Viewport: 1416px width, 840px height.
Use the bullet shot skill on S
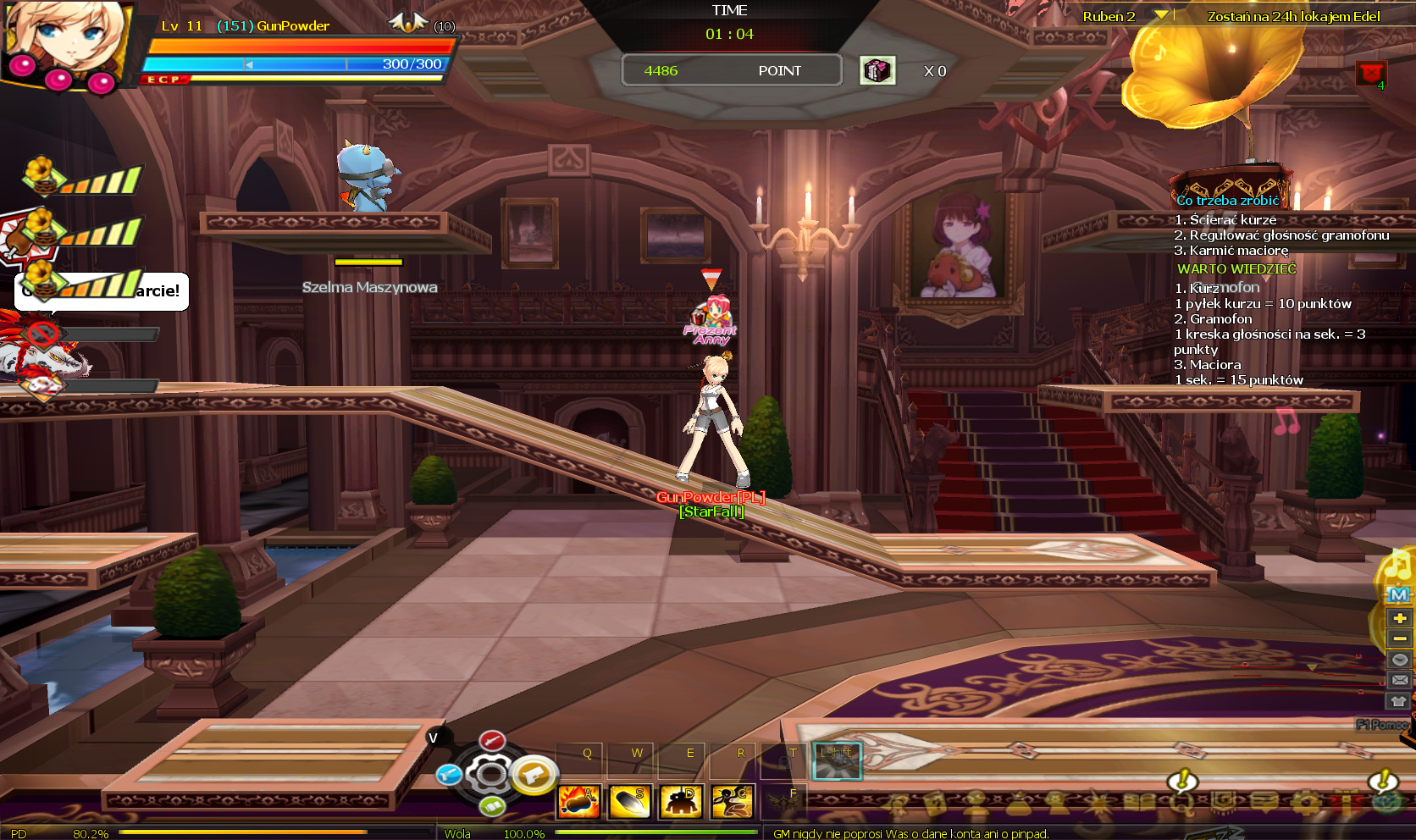[x=630, y=801]
